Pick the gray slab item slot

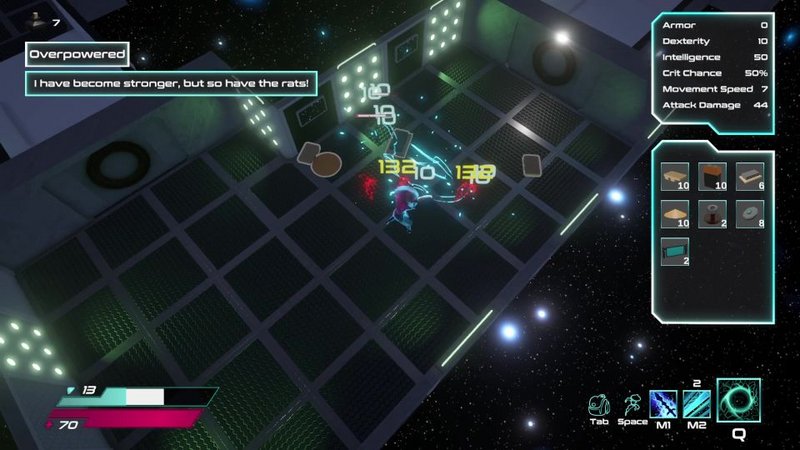749,176
